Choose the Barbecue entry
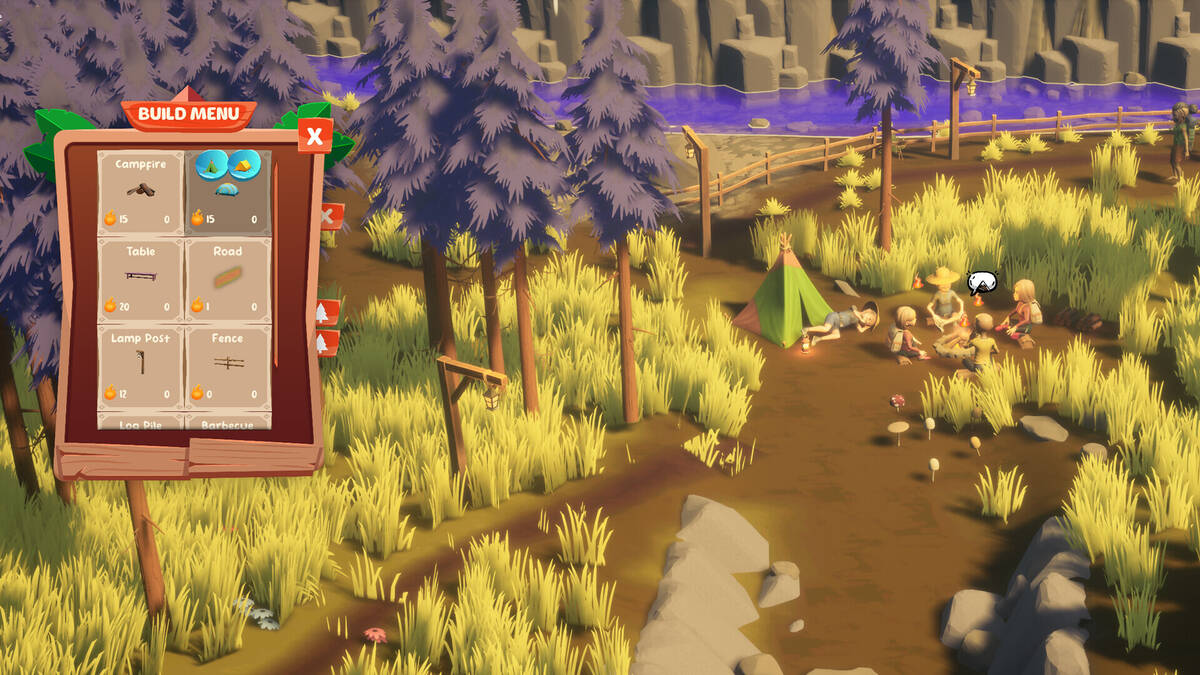 tap(228, 423)
